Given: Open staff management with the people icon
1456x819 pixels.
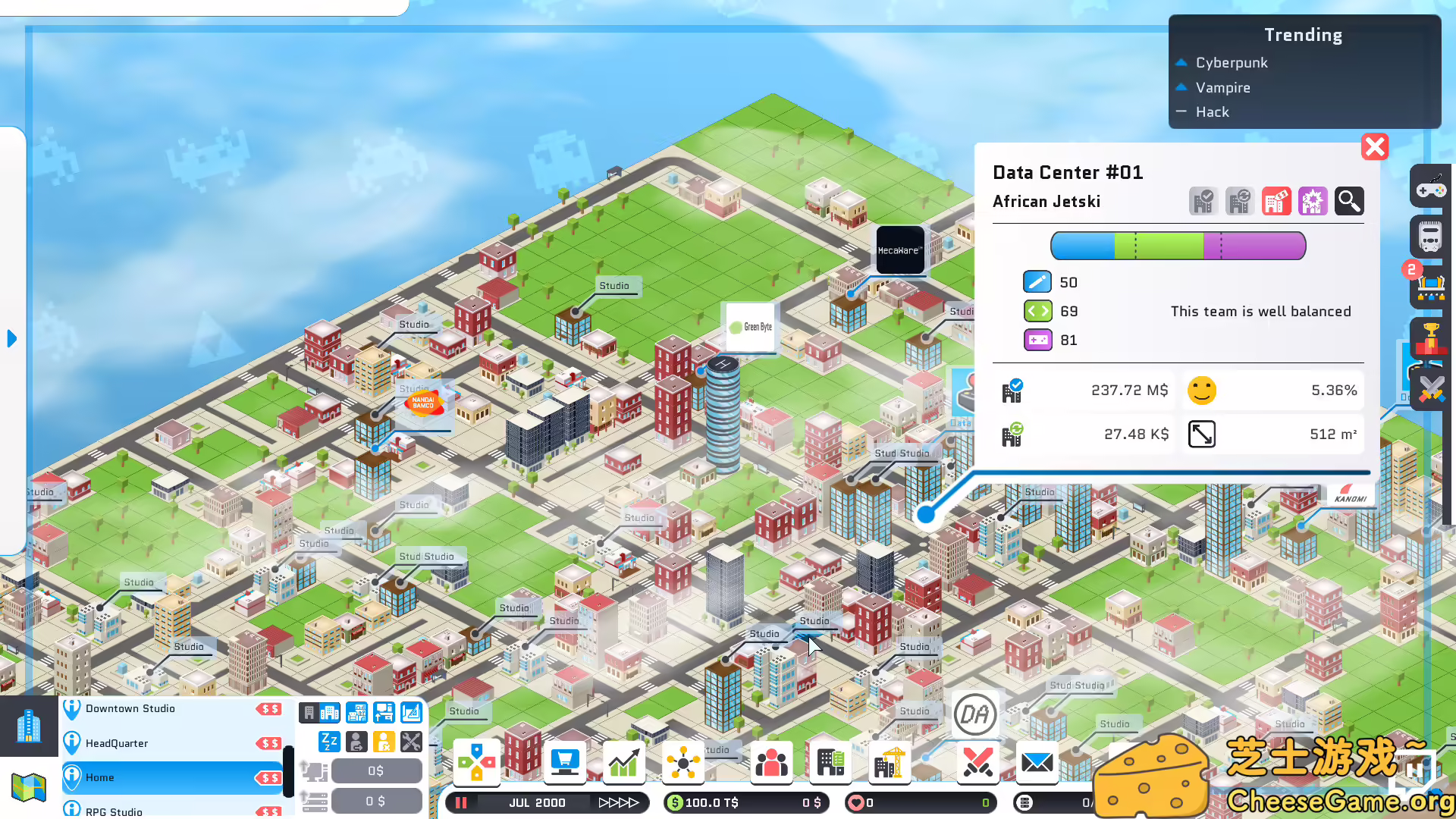Looking at the screenshot, I should click(771, 763).
